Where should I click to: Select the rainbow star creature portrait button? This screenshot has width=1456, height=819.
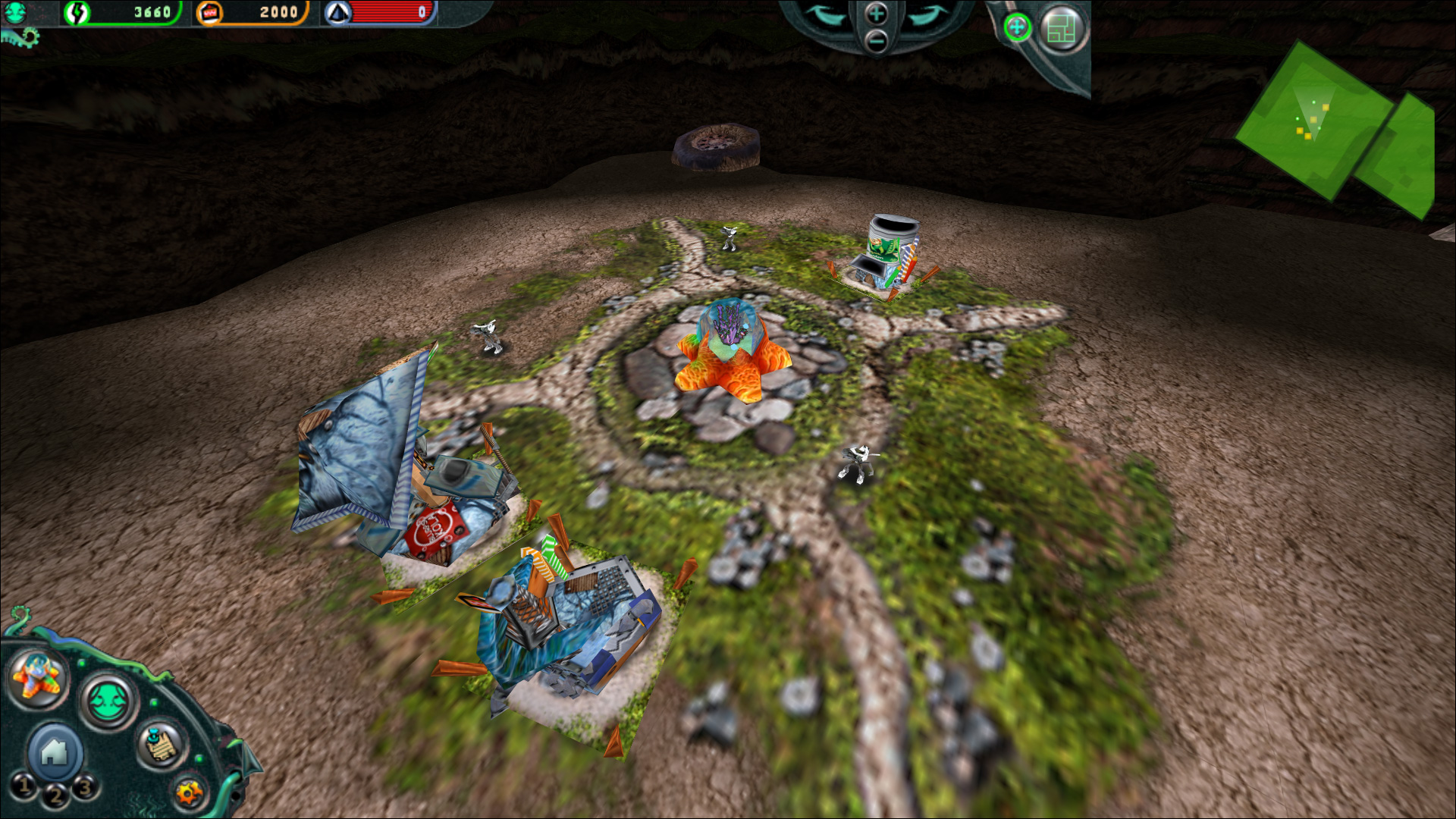pyautogui.click(x=37, y=677)
